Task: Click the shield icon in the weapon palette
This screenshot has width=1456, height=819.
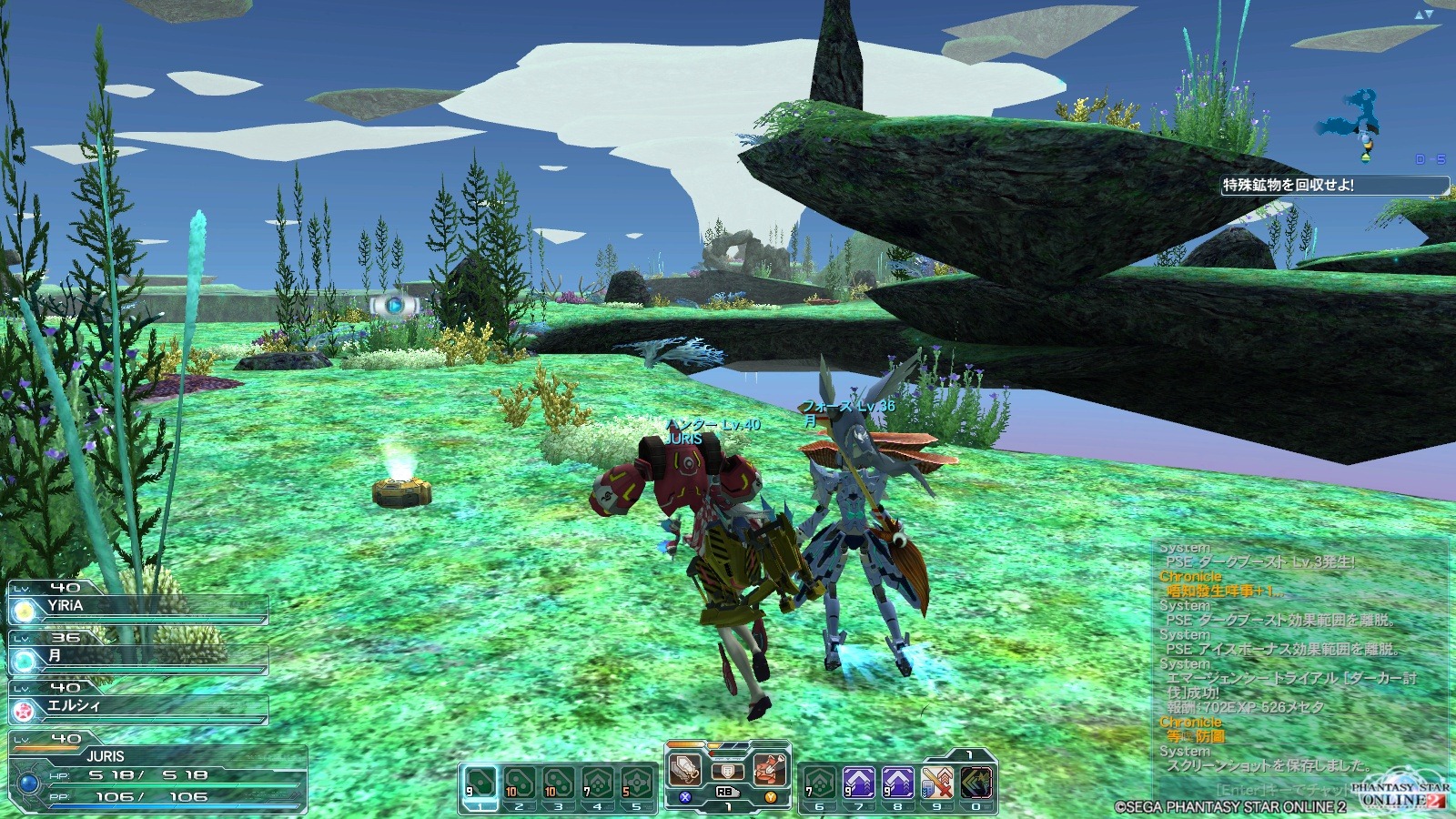Action: pyautogui.click(x=727, y=772)
